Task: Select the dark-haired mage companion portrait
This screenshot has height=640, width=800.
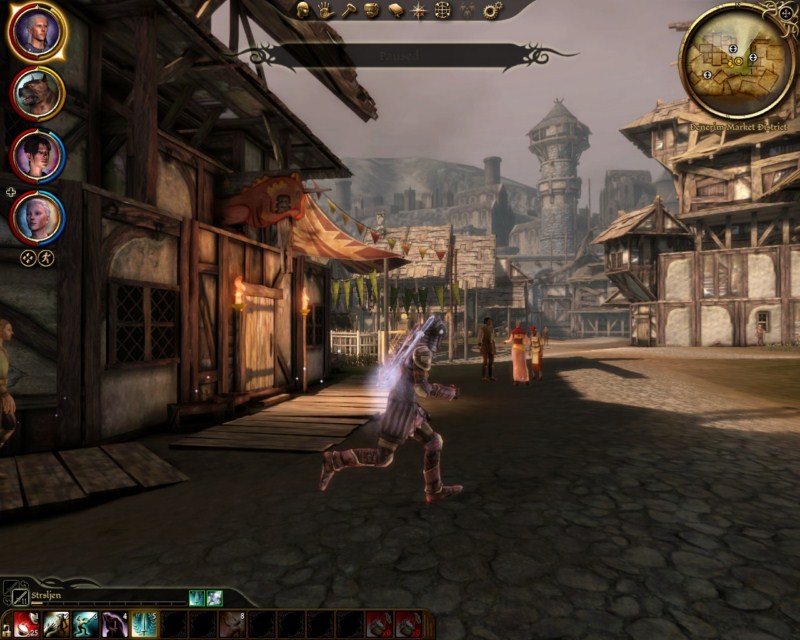Action: pos(38,155)
